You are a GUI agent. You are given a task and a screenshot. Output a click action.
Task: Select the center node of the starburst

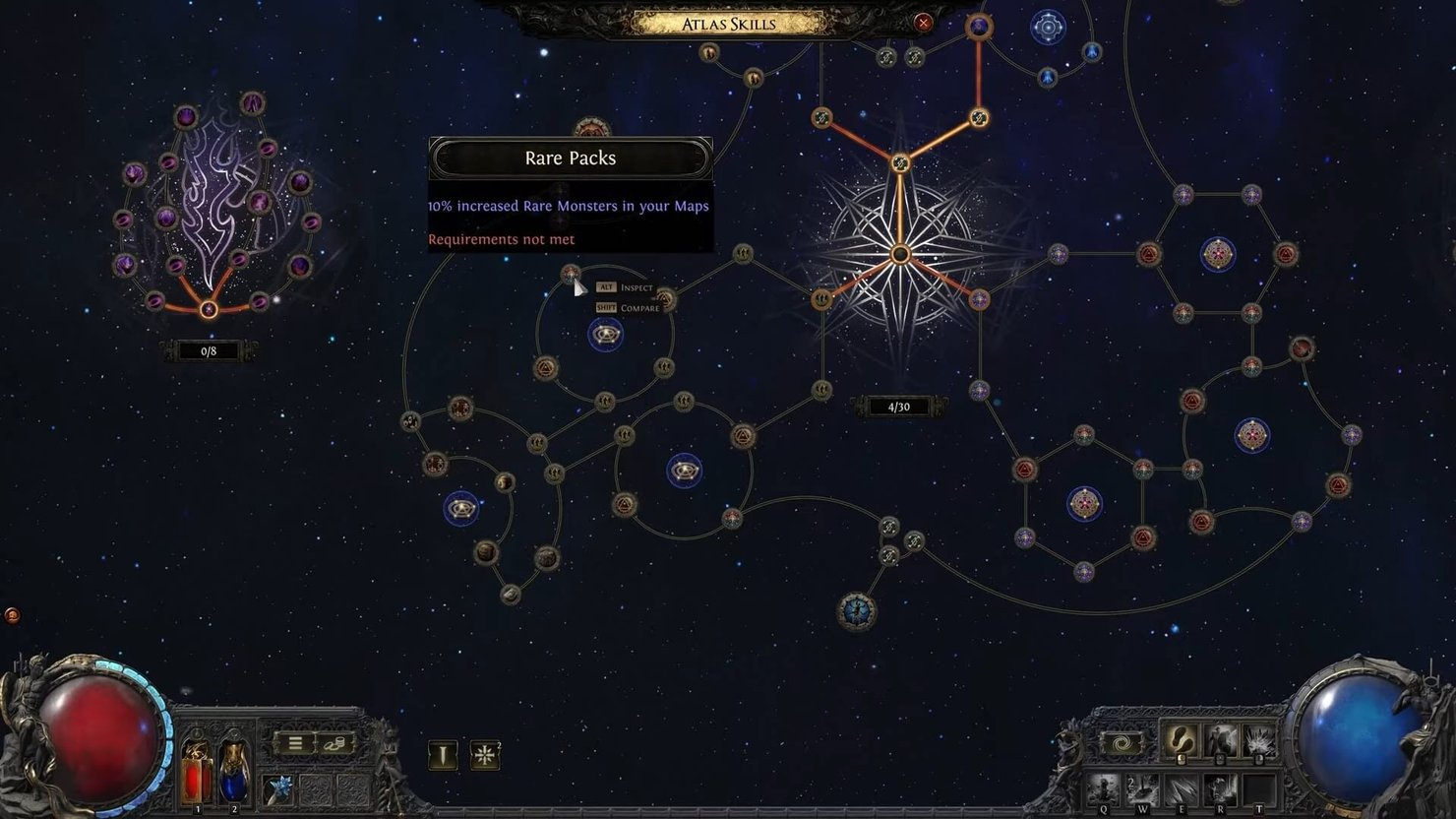(899, 255)
